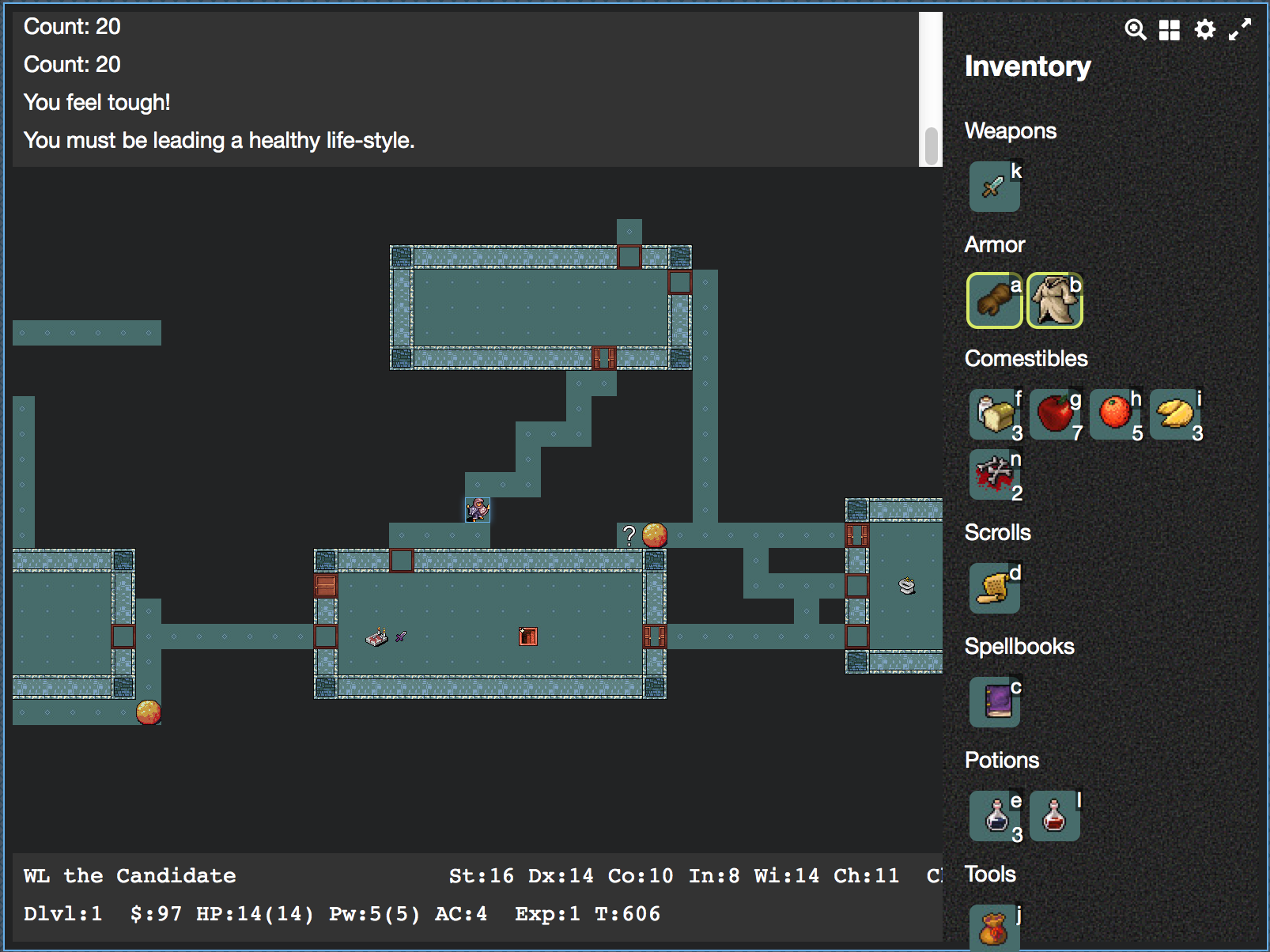Click the Scrolls section header
The image size is (1270, 952).
pos(996,532)
